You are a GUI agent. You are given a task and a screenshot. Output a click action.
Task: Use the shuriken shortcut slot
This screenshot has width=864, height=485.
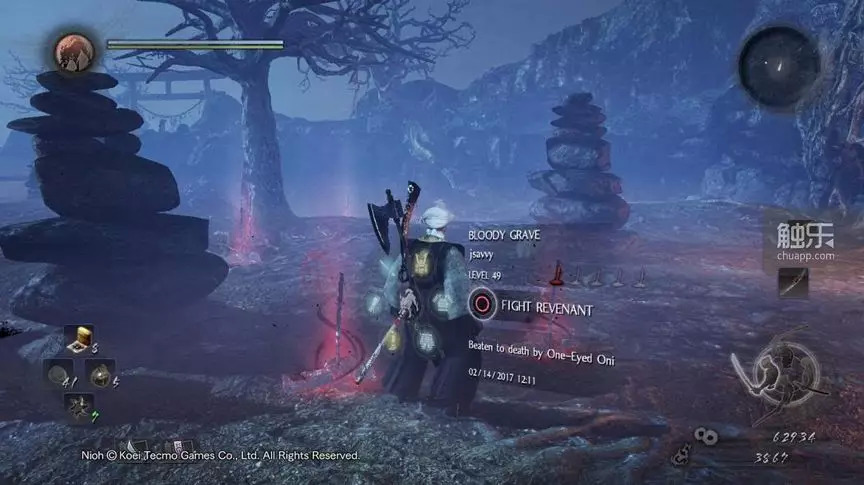click(78, 406)
